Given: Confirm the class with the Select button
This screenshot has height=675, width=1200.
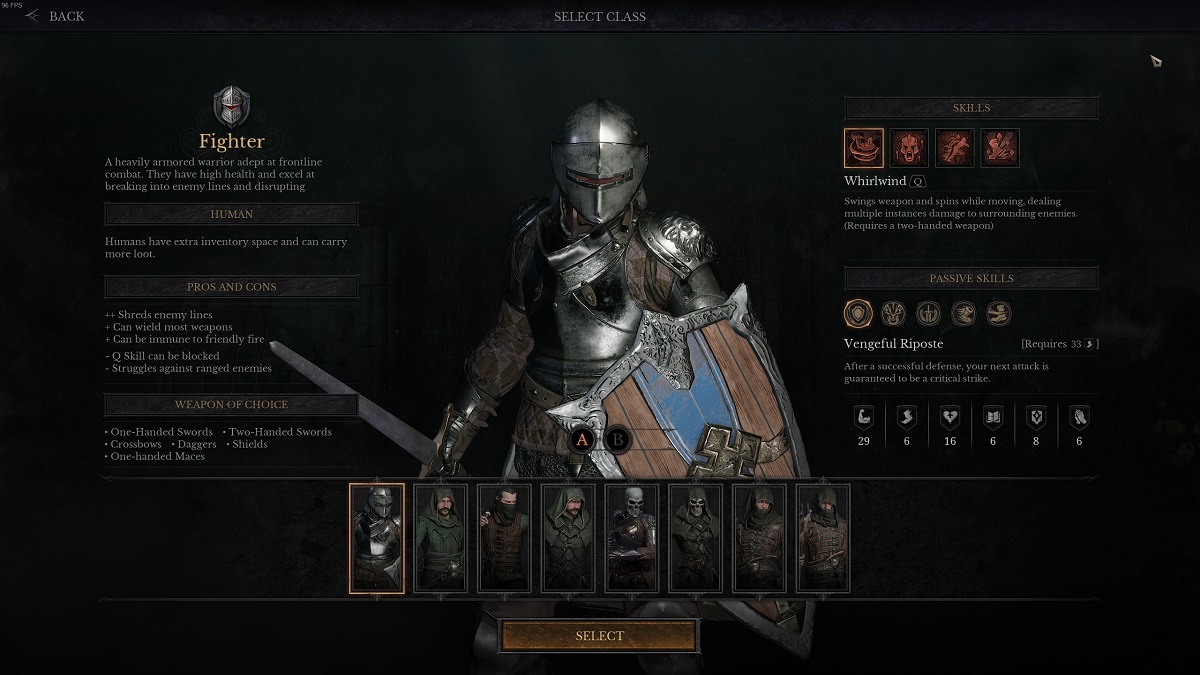Looking at the screenshot, I should coord(599,636).
